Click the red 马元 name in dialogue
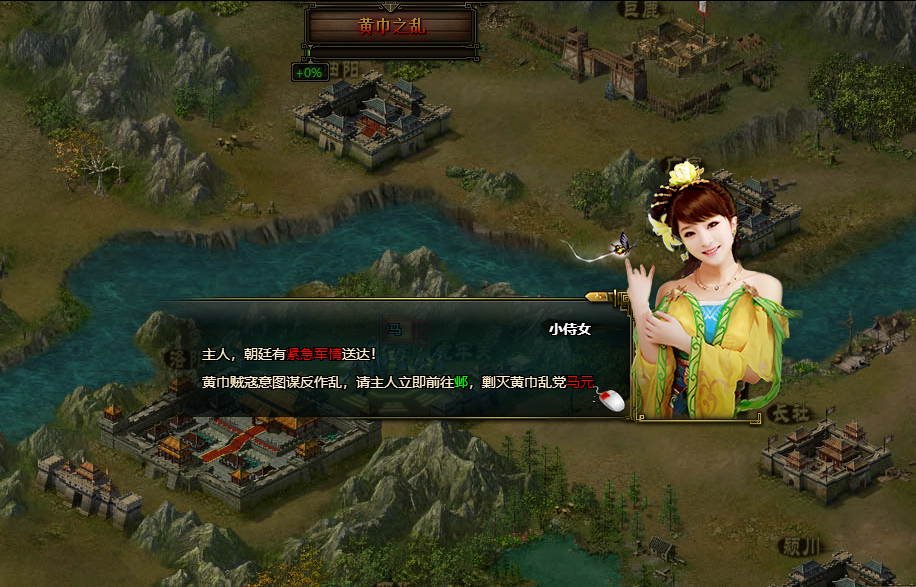 click(579, 381)
